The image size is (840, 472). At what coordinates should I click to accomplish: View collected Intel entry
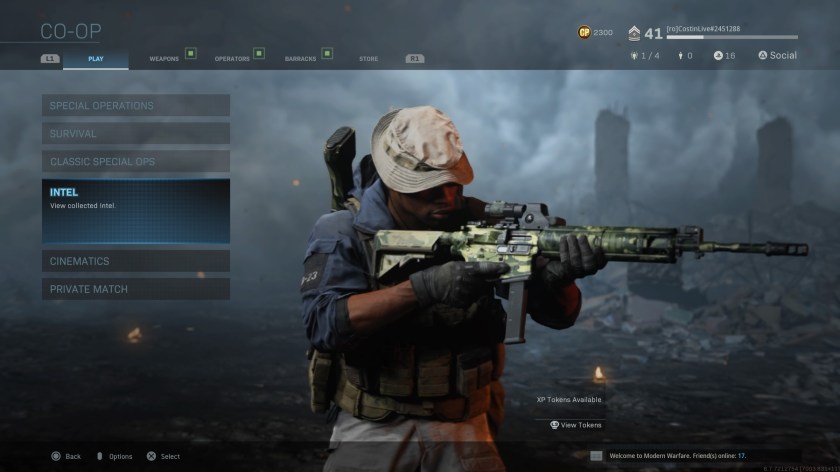click(x=136, y=211)
